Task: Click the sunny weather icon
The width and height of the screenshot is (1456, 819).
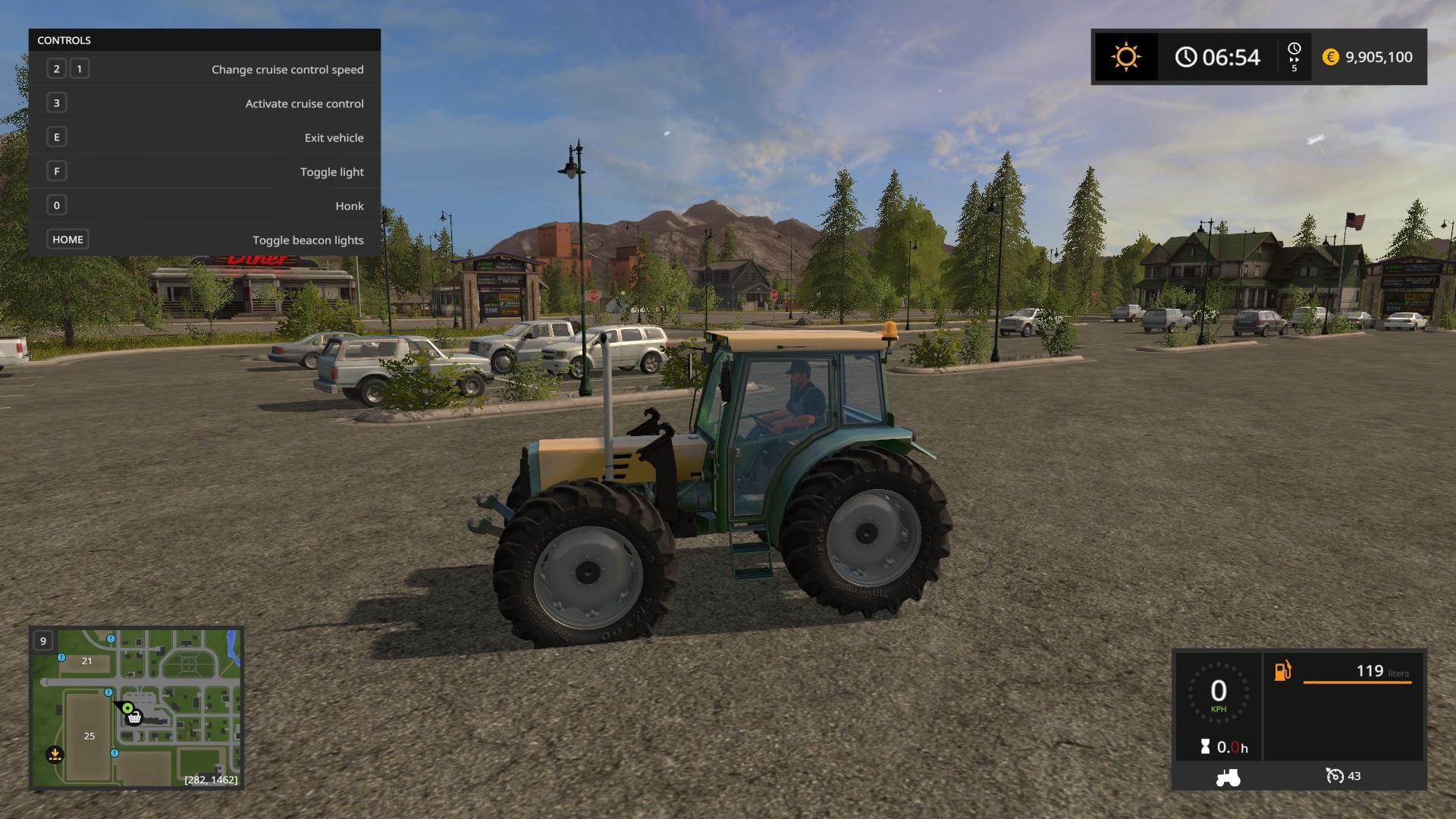Action: [1125, 58]
